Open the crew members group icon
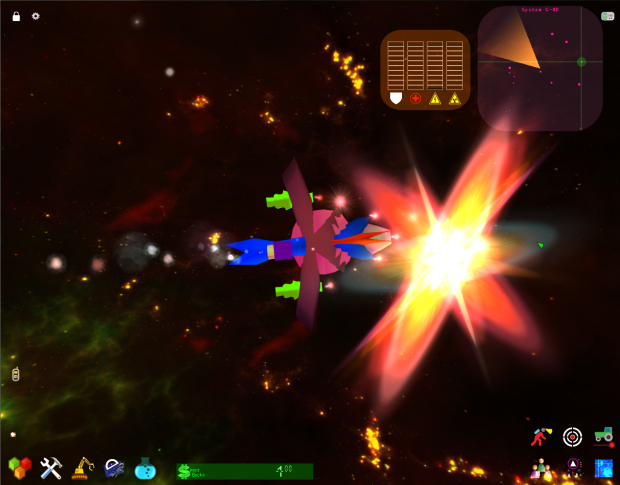620x485 pixels. [541, 467]
